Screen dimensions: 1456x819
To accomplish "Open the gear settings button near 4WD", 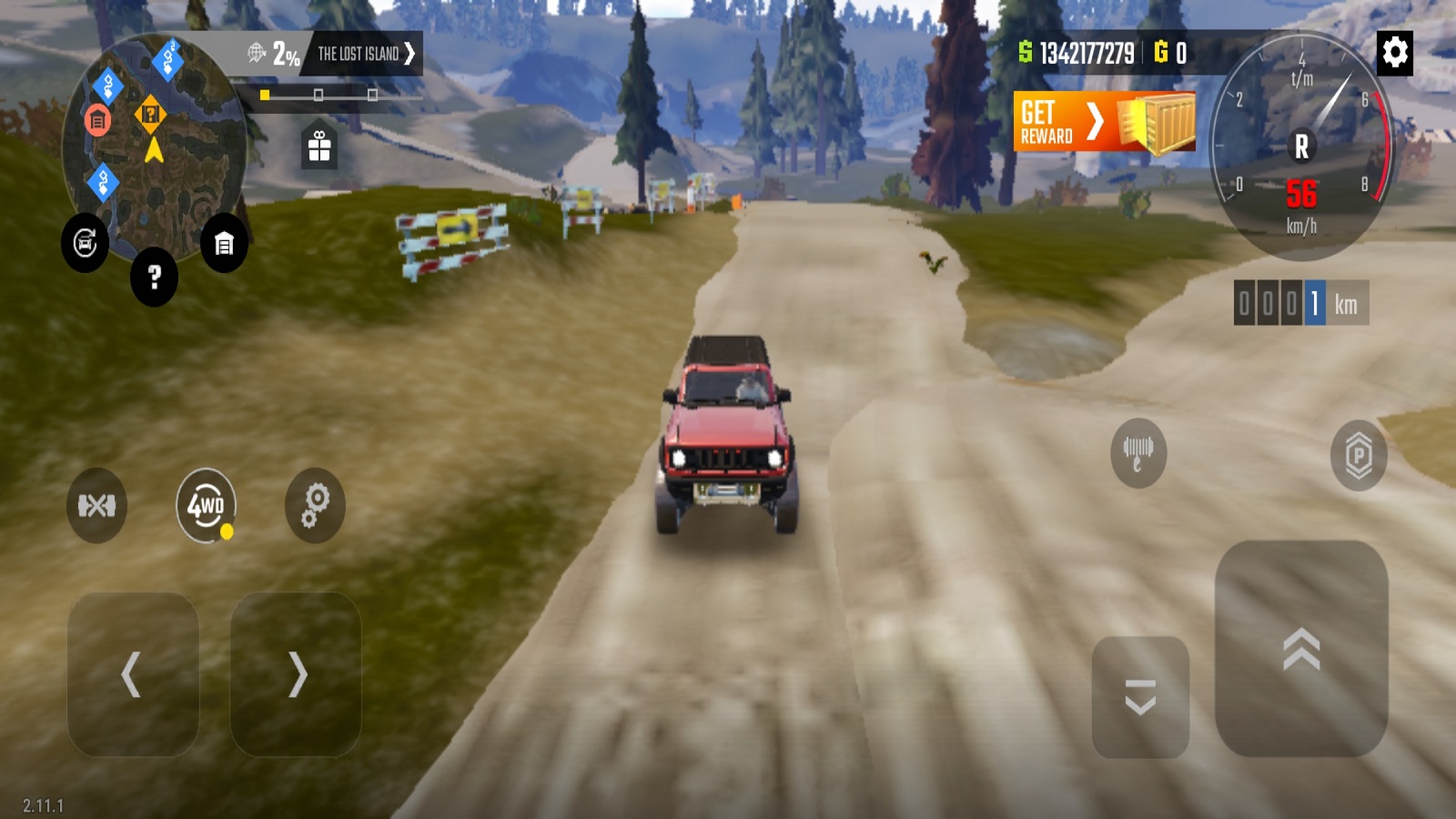I will point(315,505).
